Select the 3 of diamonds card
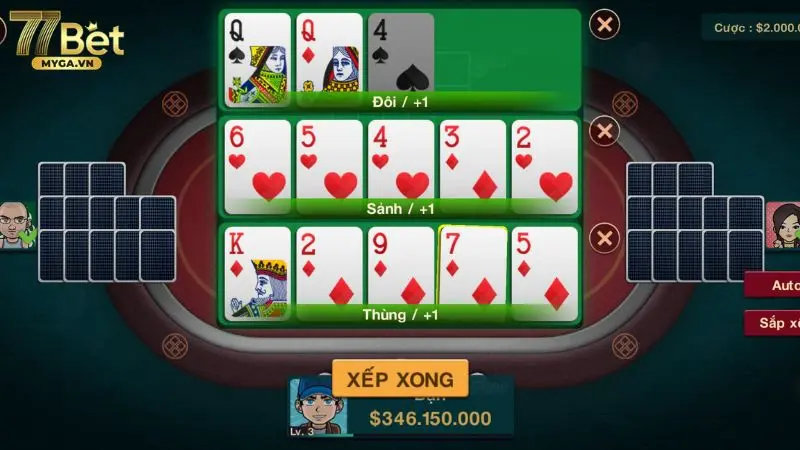 click(x=473, y=164)
